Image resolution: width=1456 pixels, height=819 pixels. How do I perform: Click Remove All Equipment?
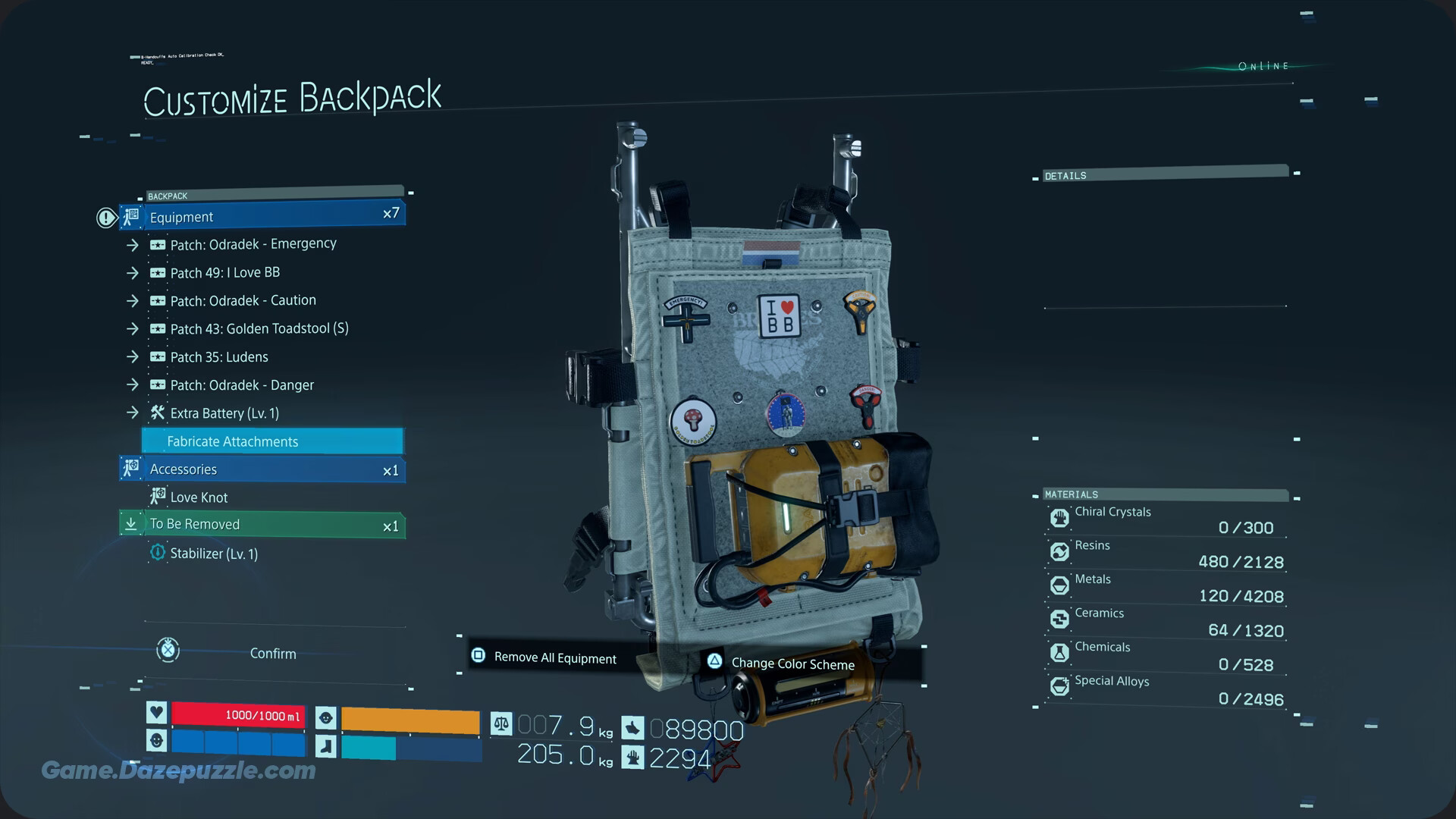pos(555,657)
